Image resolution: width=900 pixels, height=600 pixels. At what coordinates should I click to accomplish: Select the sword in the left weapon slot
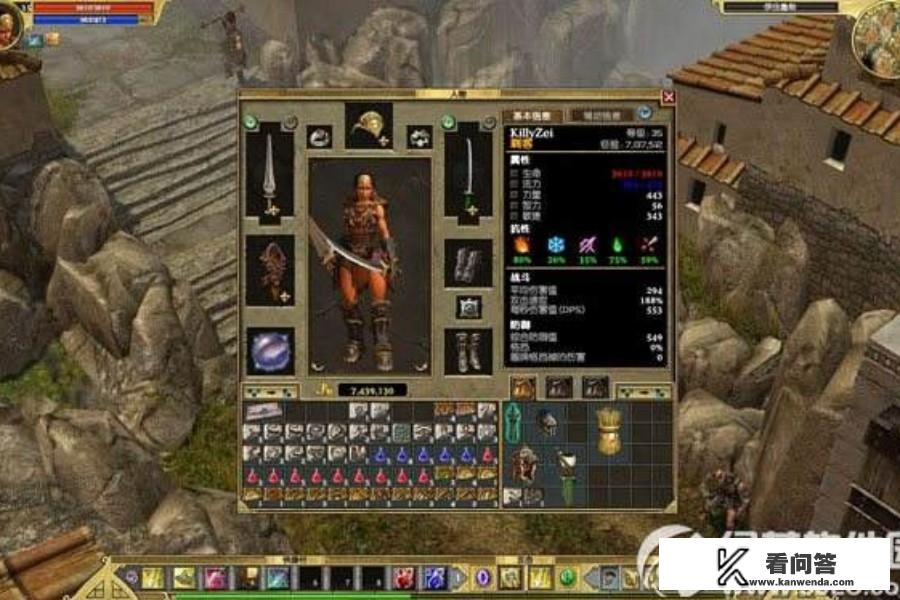(x=269, y=173)
